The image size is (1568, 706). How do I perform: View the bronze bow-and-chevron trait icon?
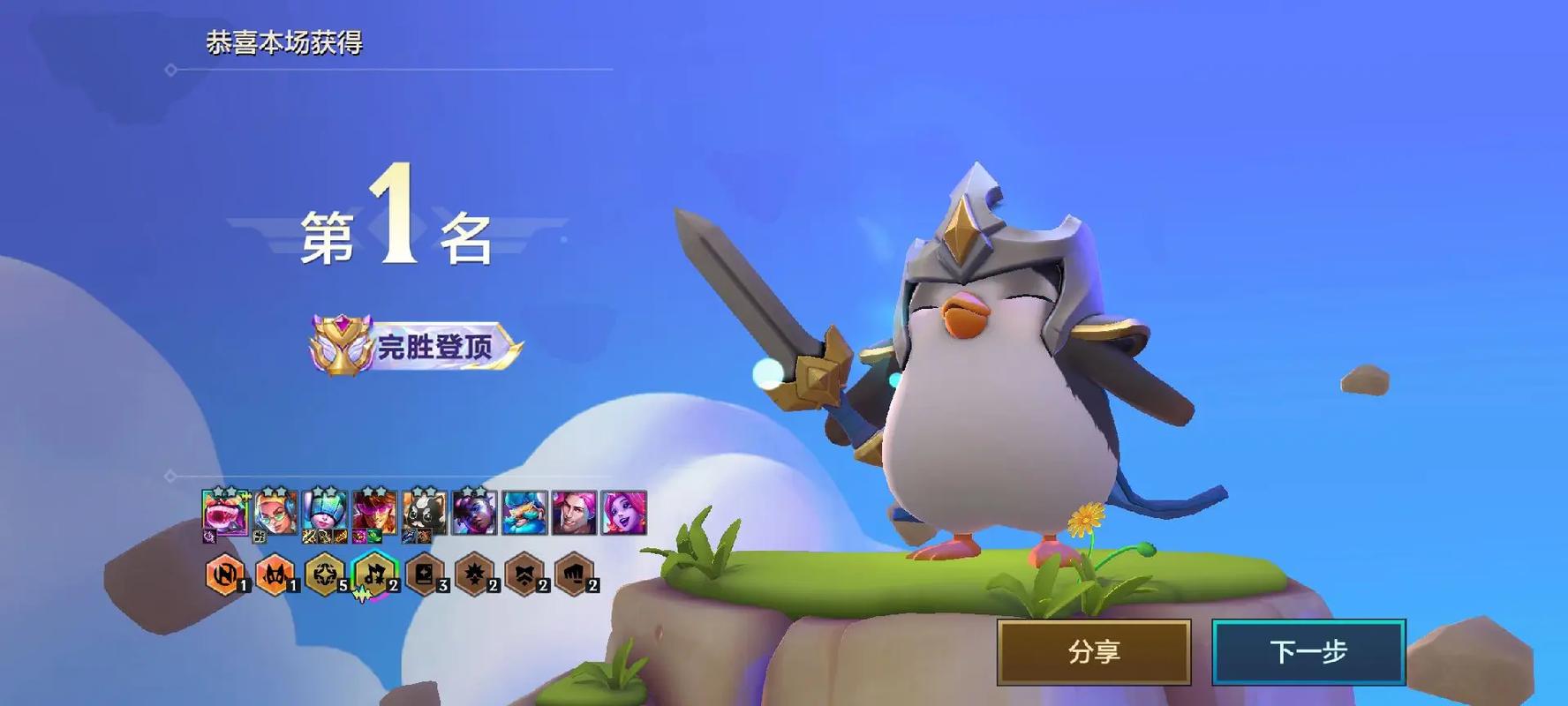pyautogui.click(x=524, y=575)
